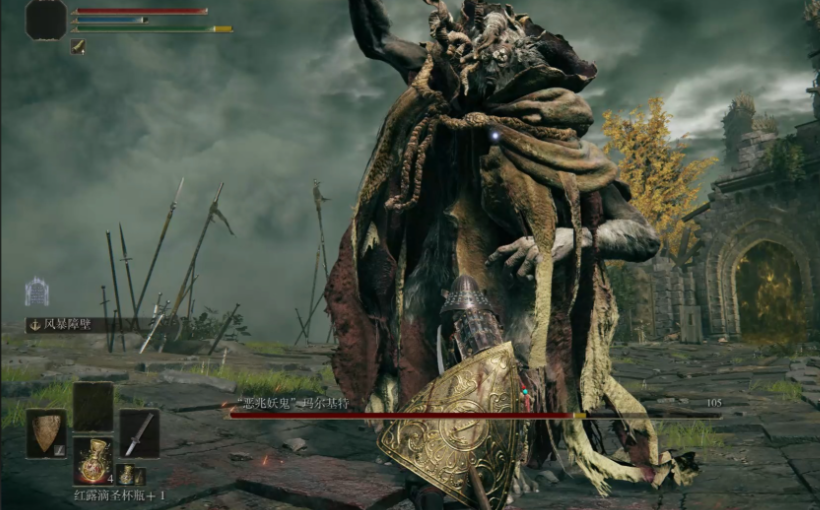Click the small flask icon beside the item count
The image size is (820, 510).
[127, 475]
